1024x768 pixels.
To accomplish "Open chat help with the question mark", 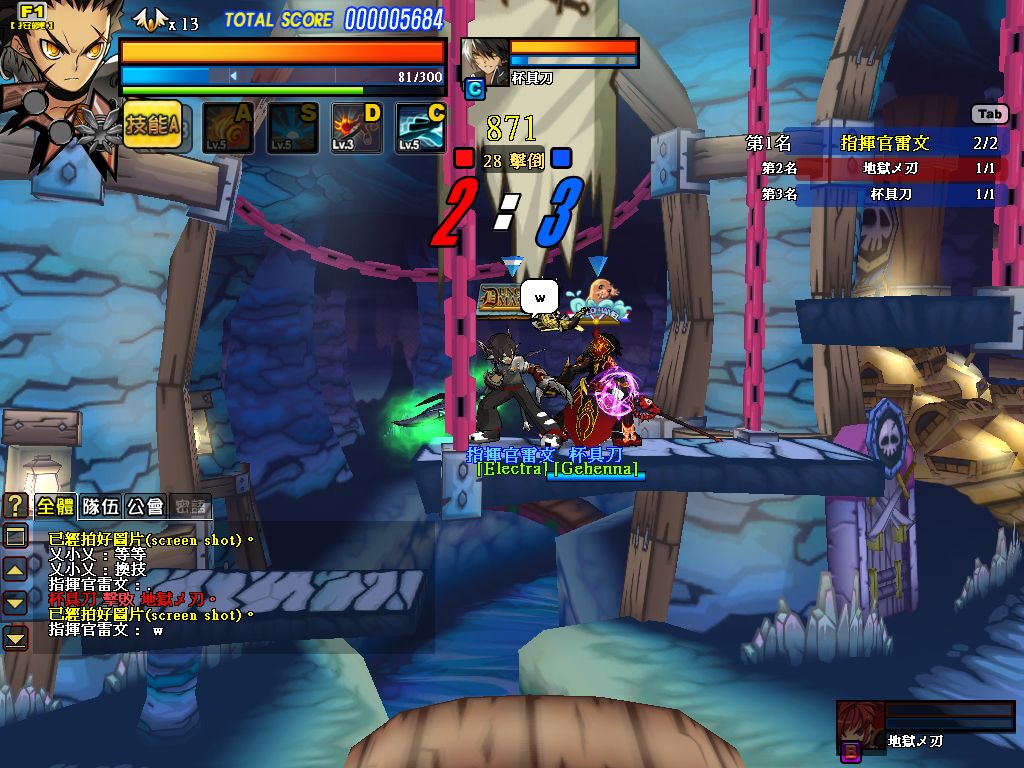I will [16, 506].
